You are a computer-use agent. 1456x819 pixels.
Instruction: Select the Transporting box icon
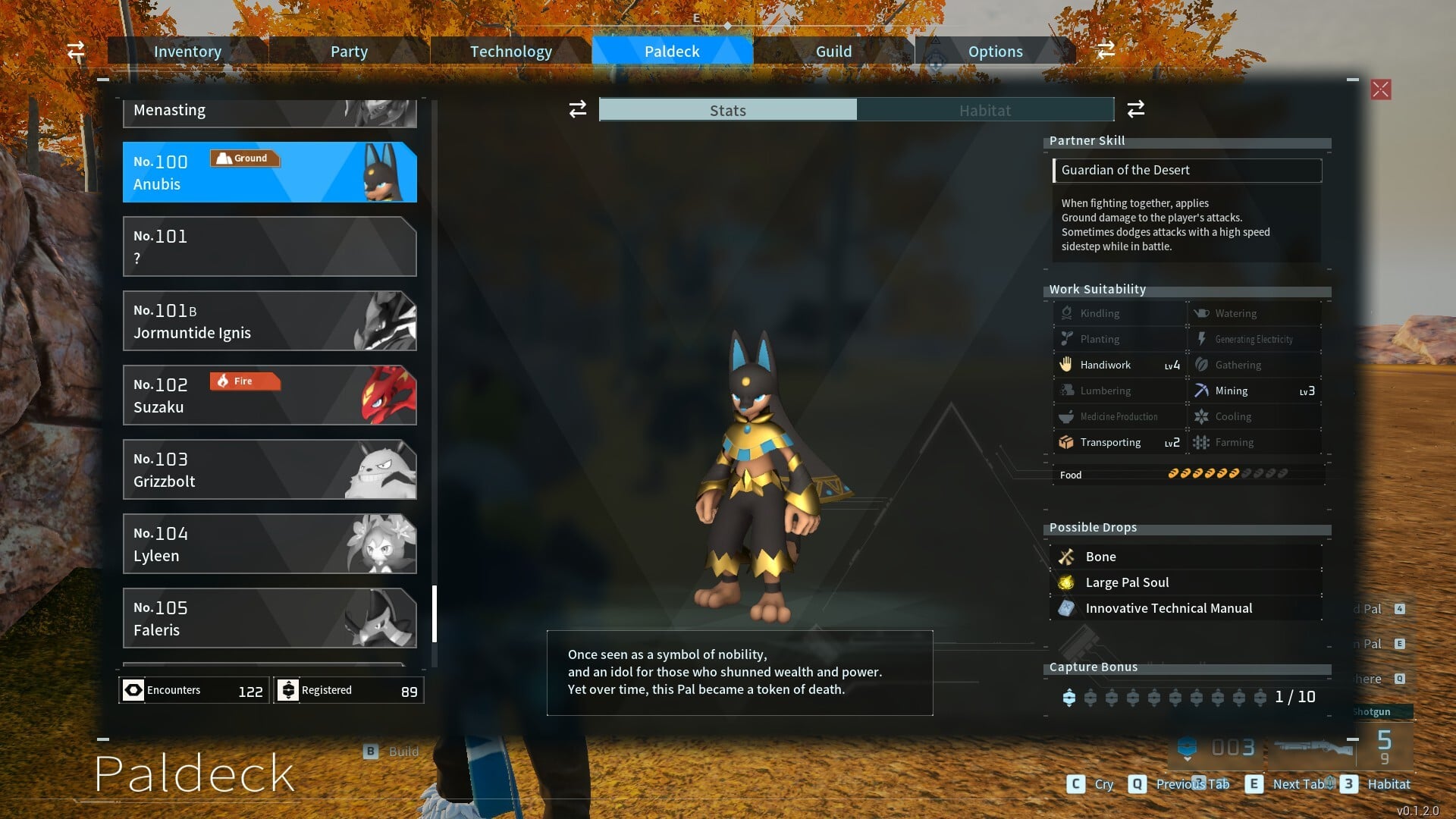[1068, 442]
